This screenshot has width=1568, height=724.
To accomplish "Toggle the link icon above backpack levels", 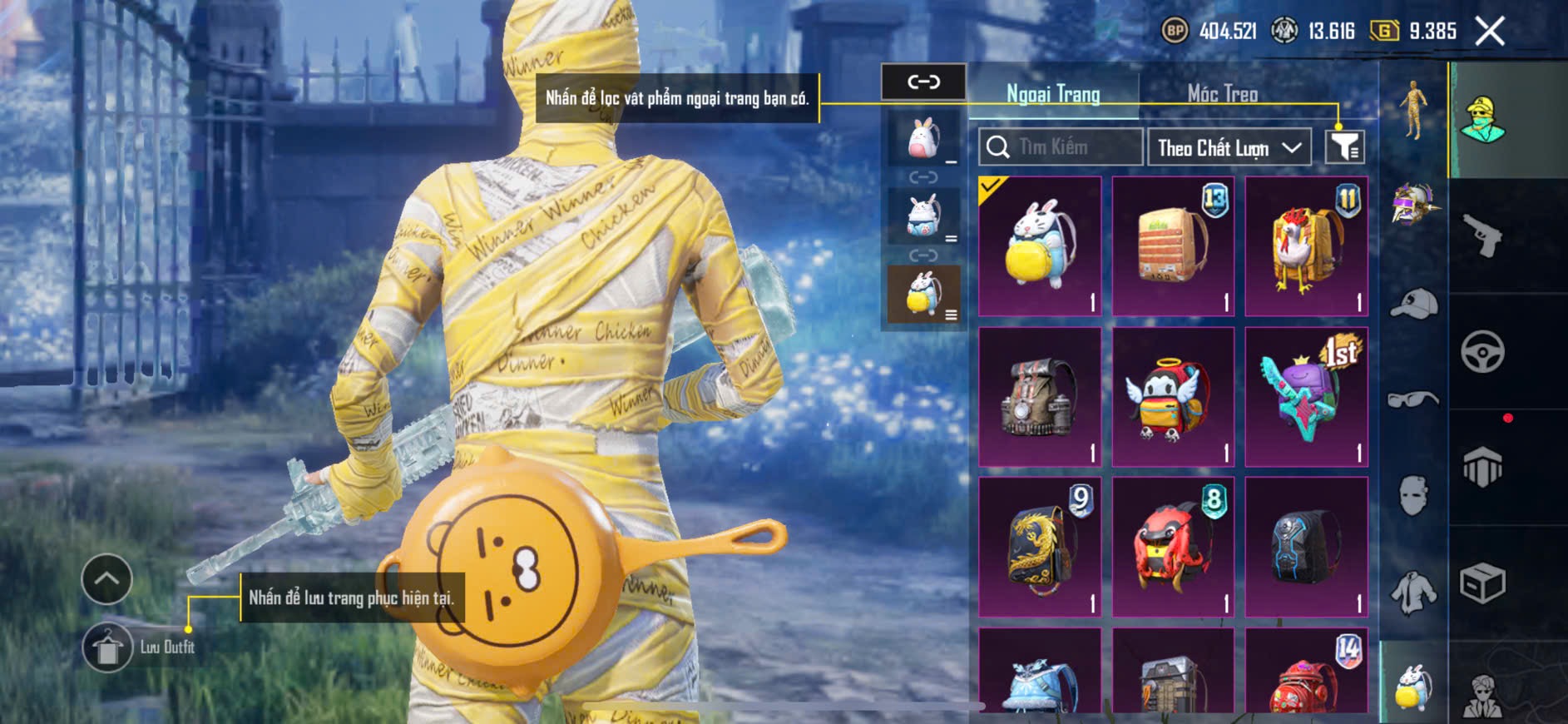I will tap(923, 82).
